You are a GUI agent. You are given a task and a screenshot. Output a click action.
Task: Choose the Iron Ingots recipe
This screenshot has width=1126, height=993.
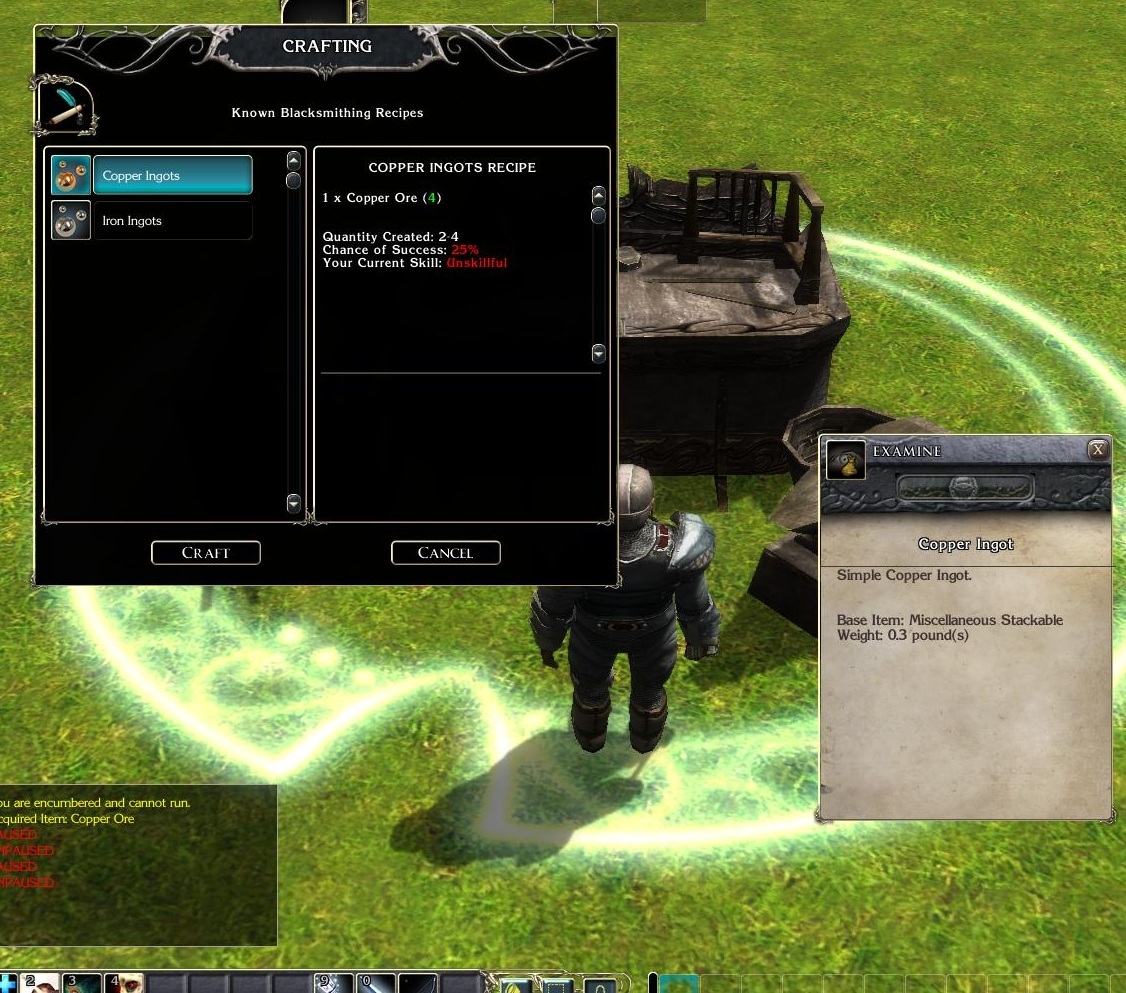[x=172, y=221]
